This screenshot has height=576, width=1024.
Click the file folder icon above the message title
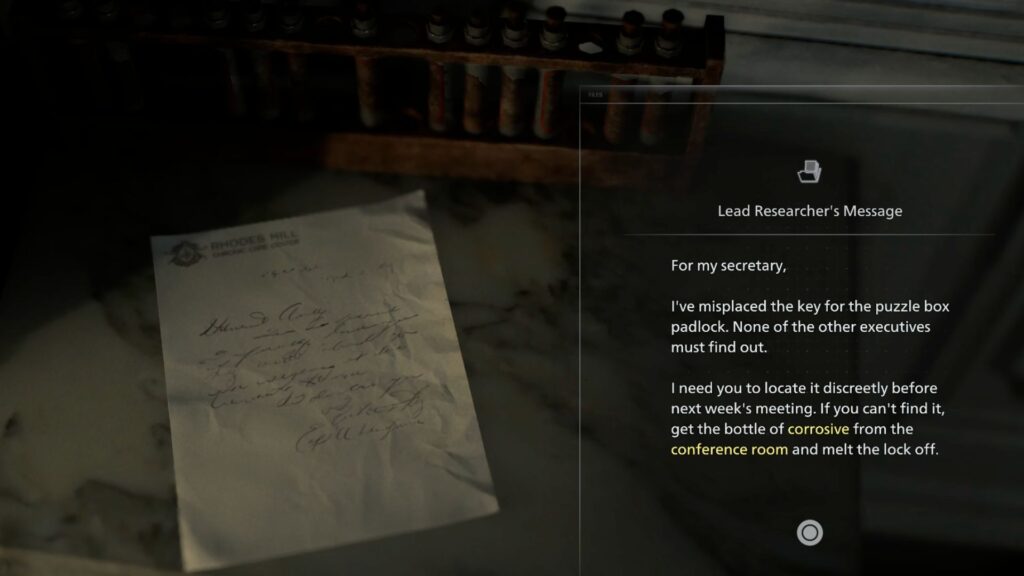click(809, 171)
